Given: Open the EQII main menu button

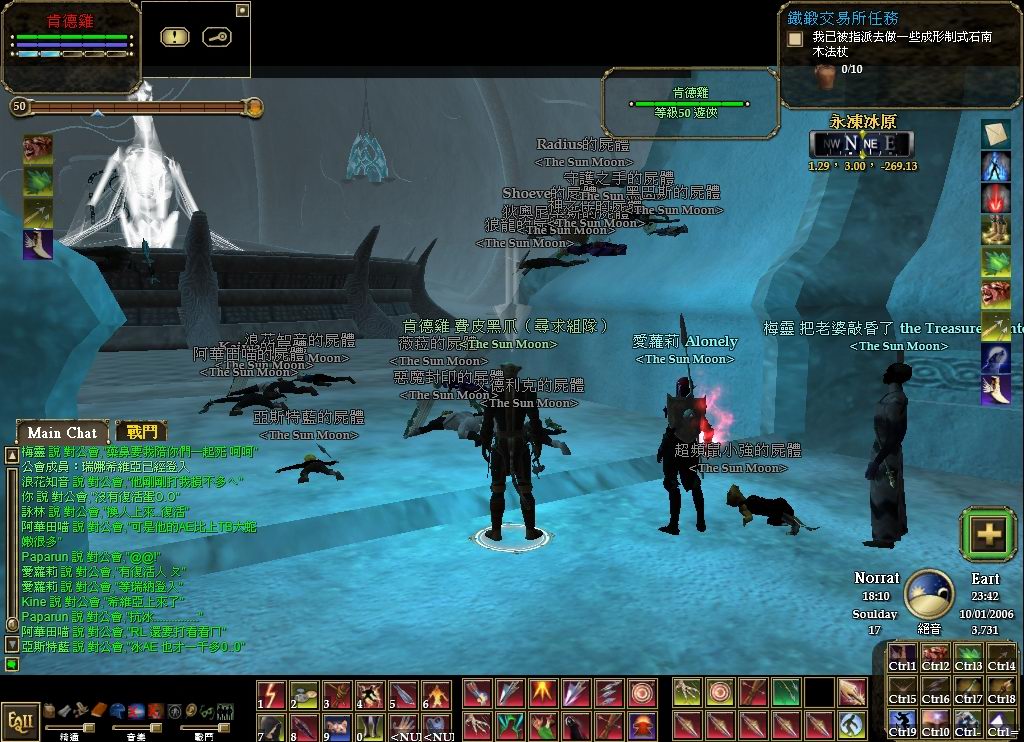Looking at the screenshot, I should click(19, 722).
